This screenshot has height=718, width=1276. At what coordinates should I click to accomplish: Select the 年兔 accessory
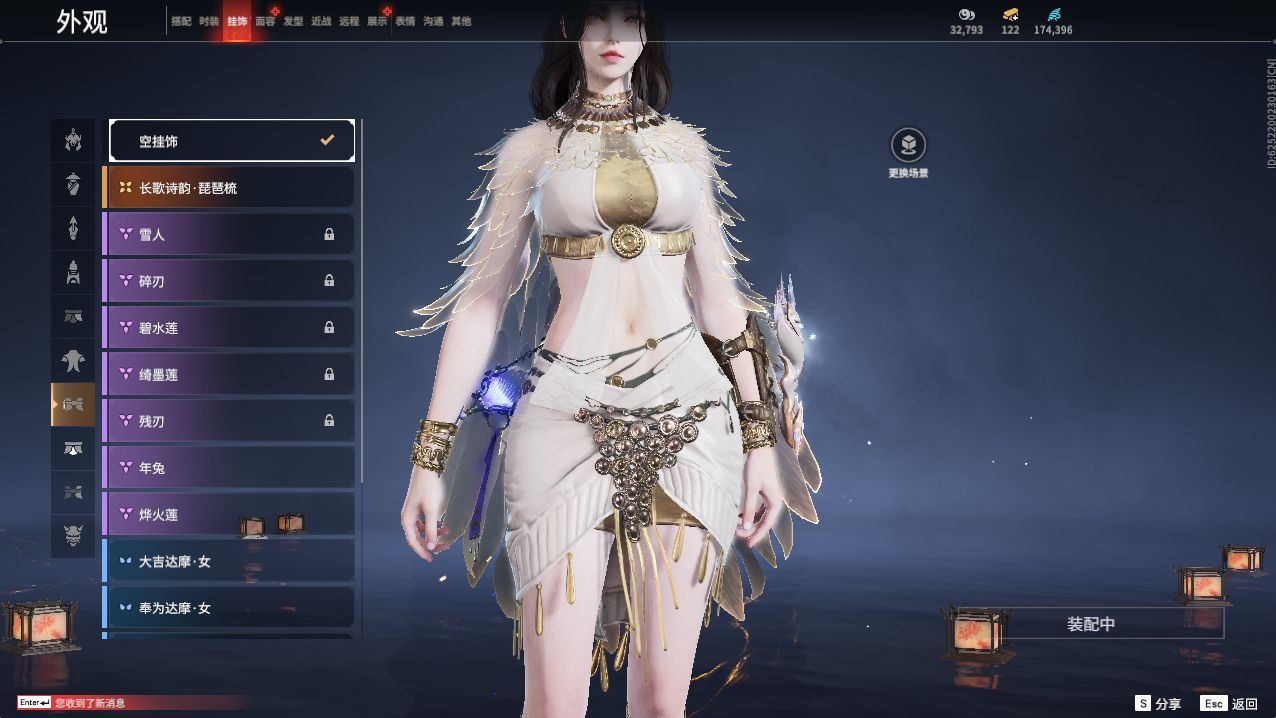tap(229, 468)
